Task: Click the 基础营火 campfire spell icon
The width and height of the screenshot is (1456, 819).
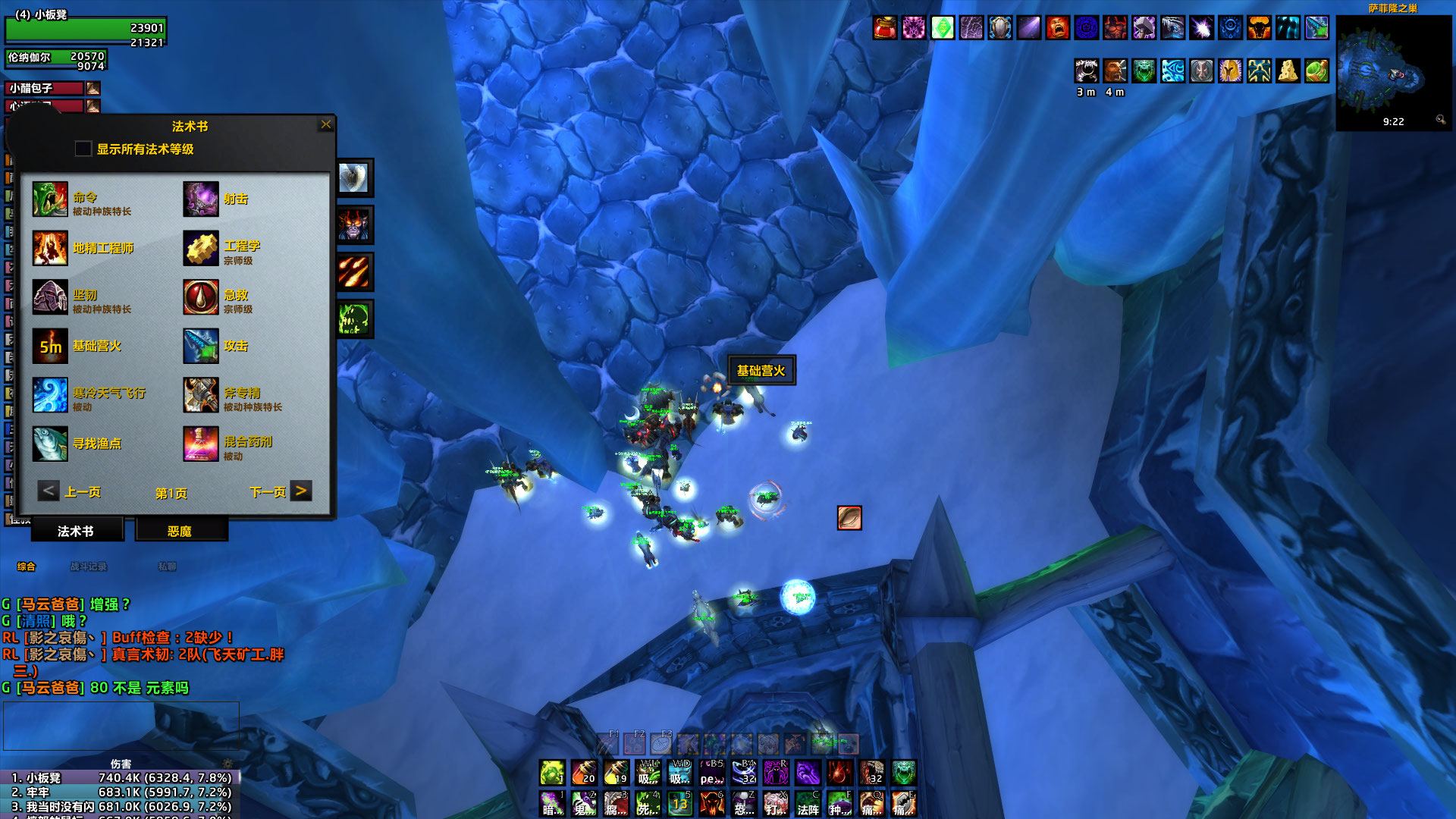Action: click(50, 345)
